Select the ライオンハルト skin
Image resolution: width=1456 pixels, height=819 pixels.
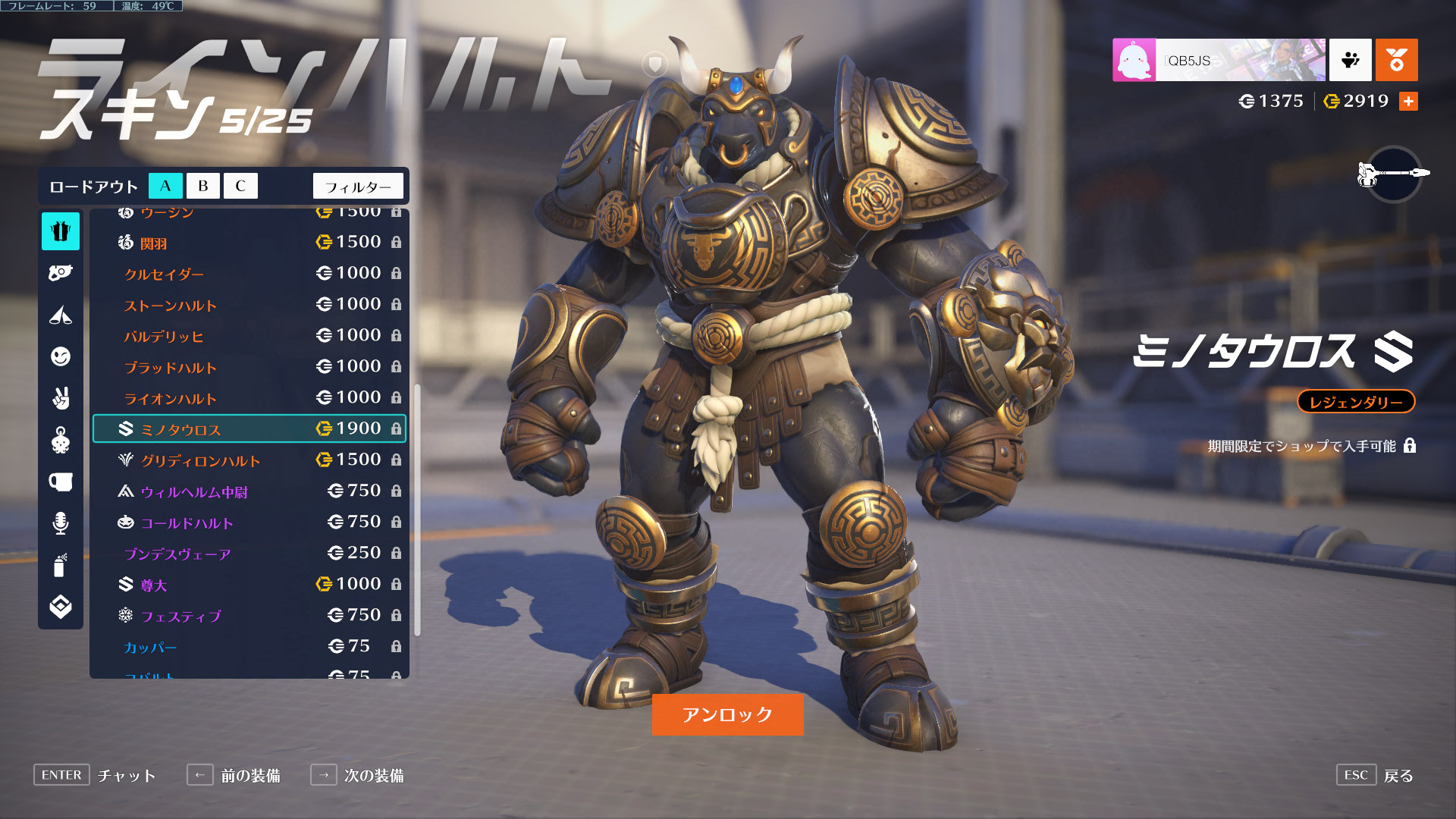click(x=249, y=398)
